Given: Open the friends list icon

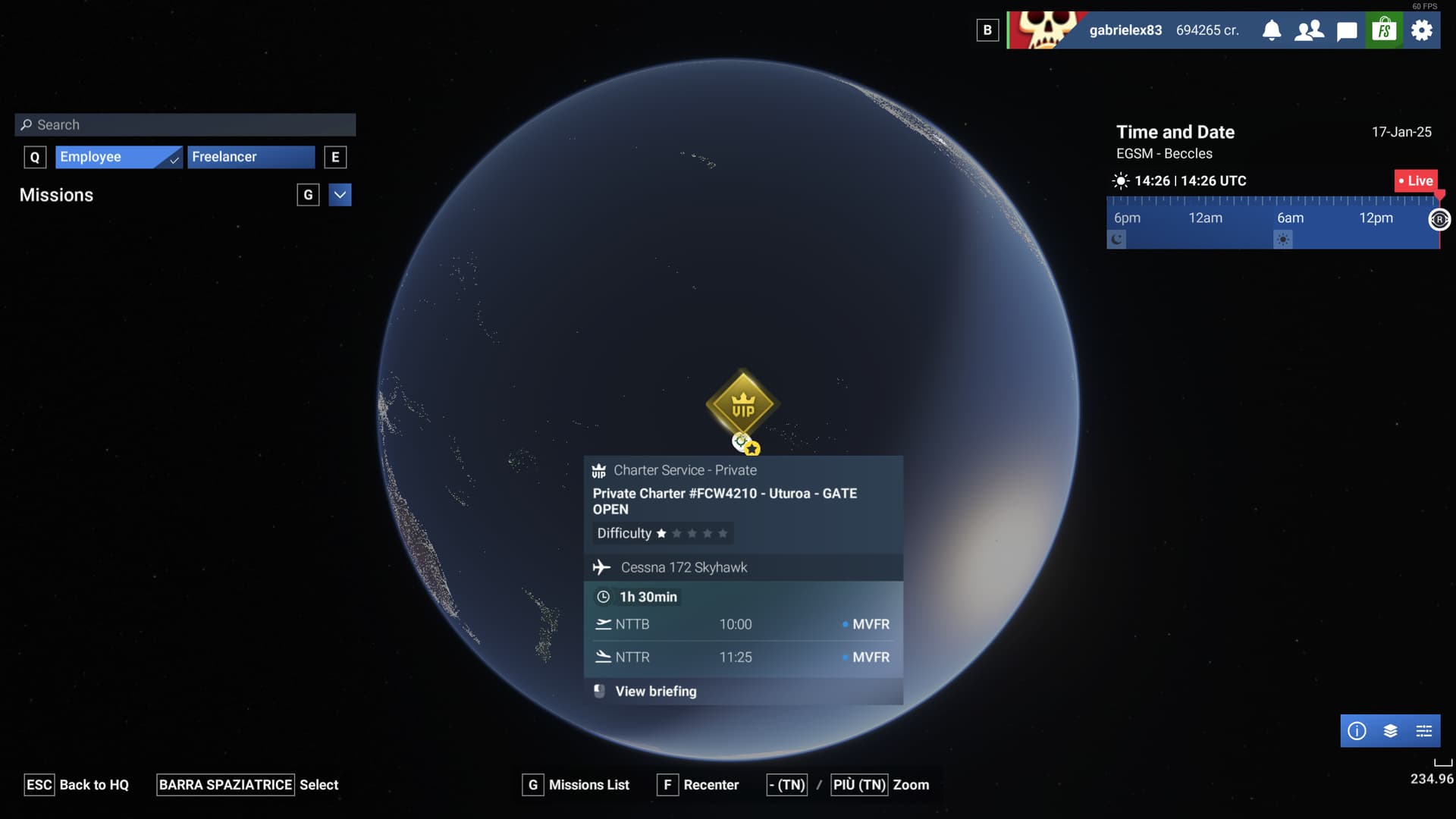Looking at the screenshot, I should [x=1309, y=30].
